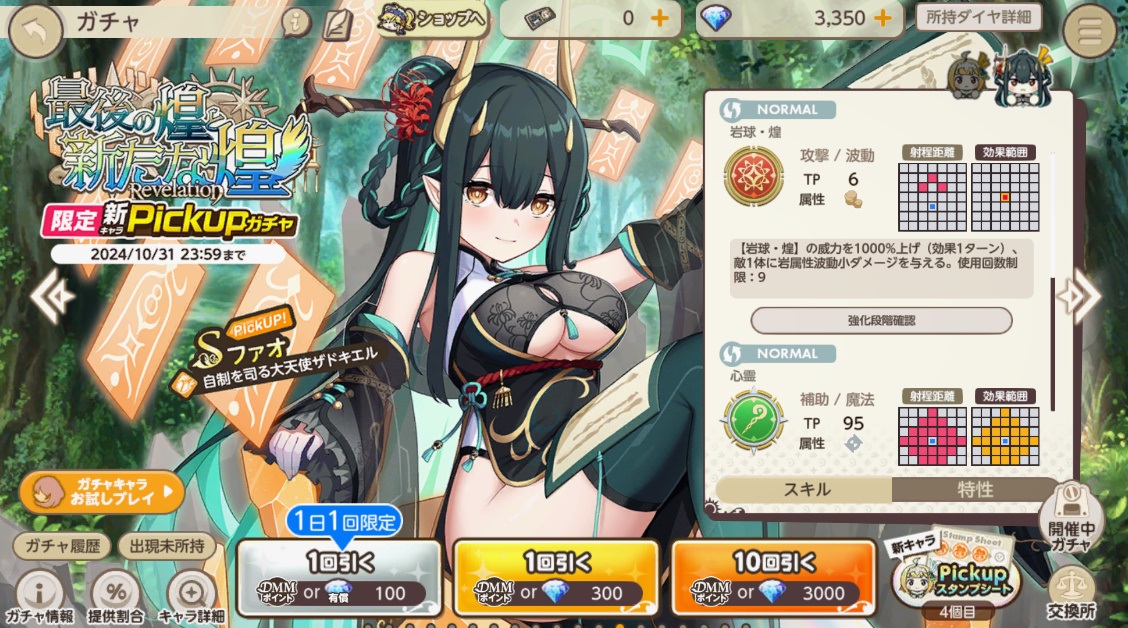1128x628 pixels.
Task: Check 強化段階確認 enhancement stages
Action: tap(881, 320)
